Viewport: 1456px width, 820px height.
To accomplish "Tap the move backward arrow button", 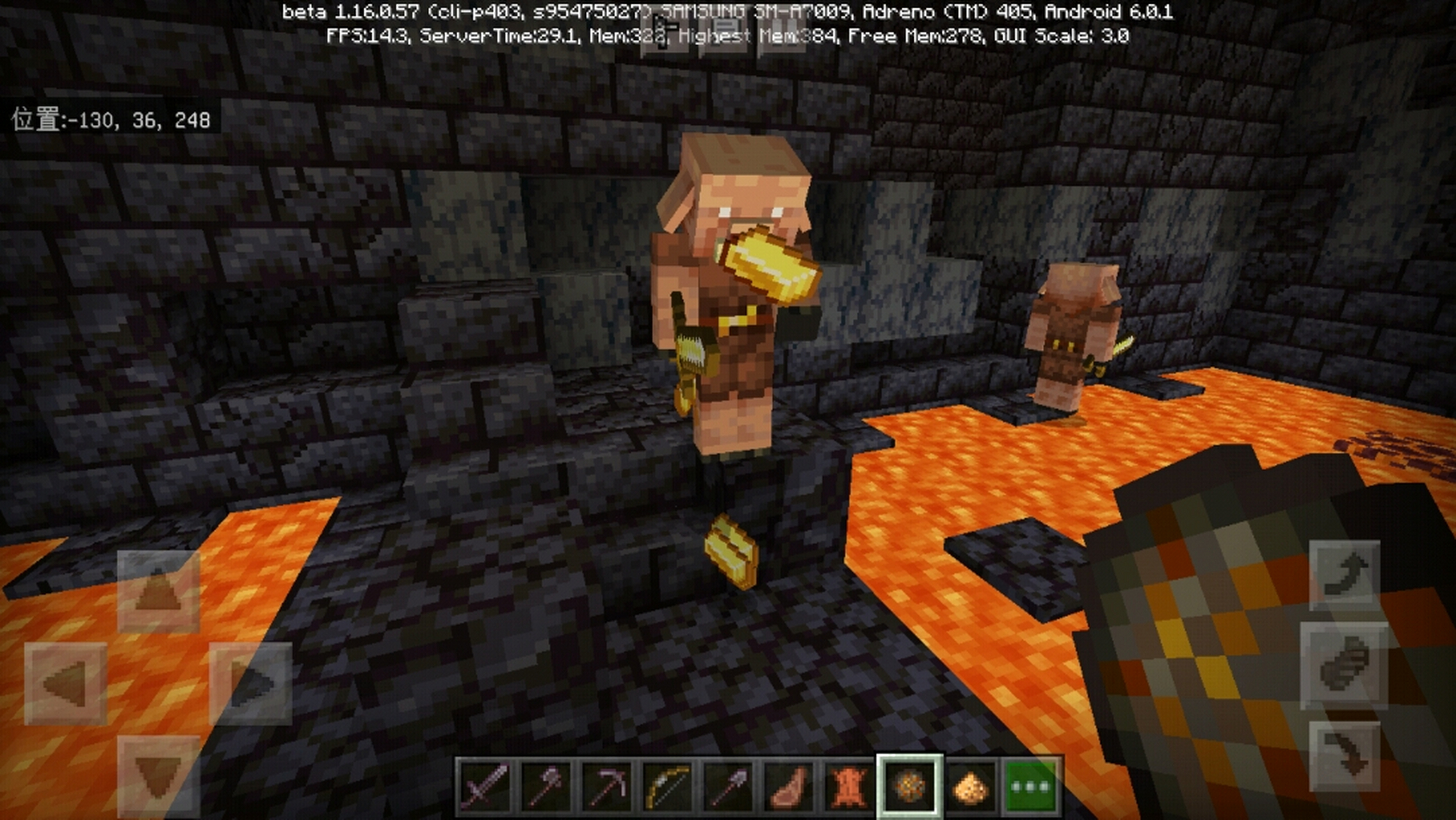I will click(x=158, y=776).
